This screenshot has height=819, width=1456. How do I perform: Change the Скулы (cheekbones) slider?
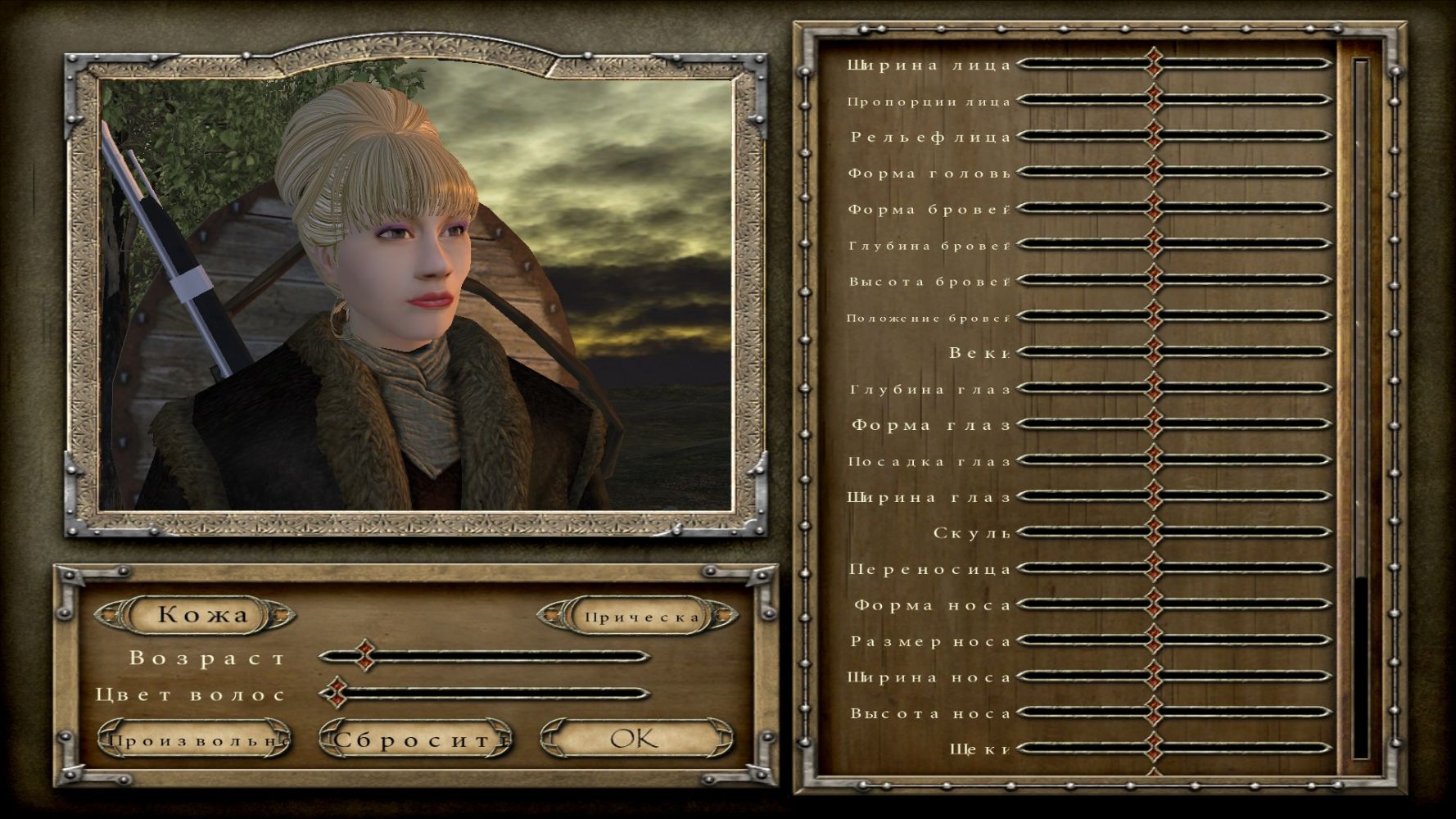[x=1154, y=532]
